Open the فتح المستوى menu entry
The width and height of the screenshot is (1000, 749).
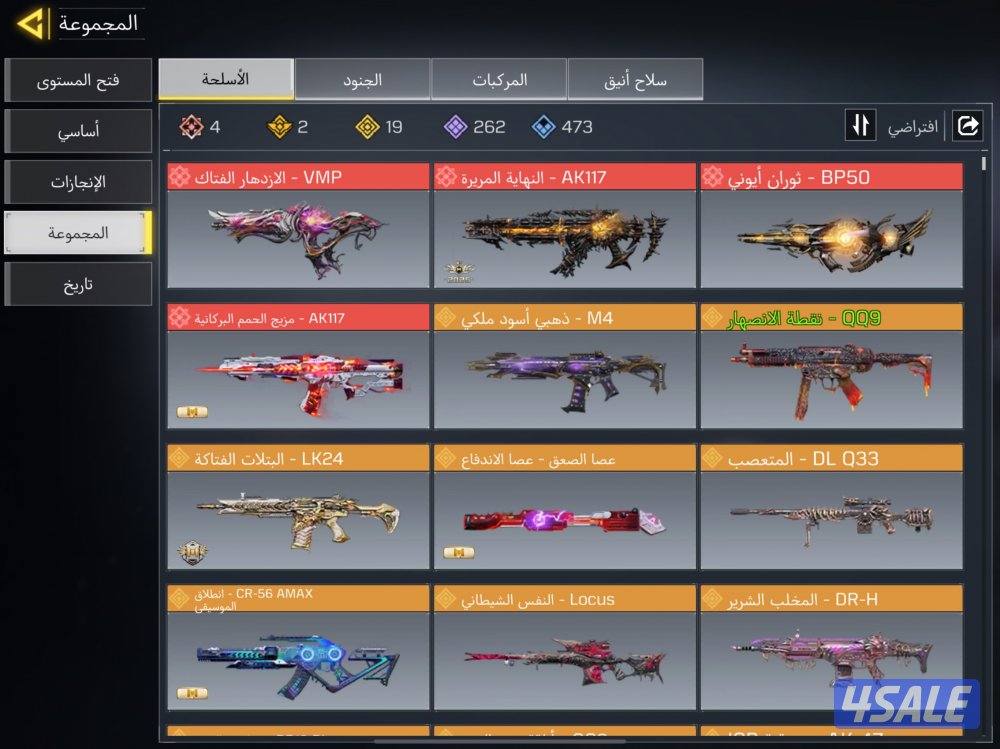click(78, 80)
